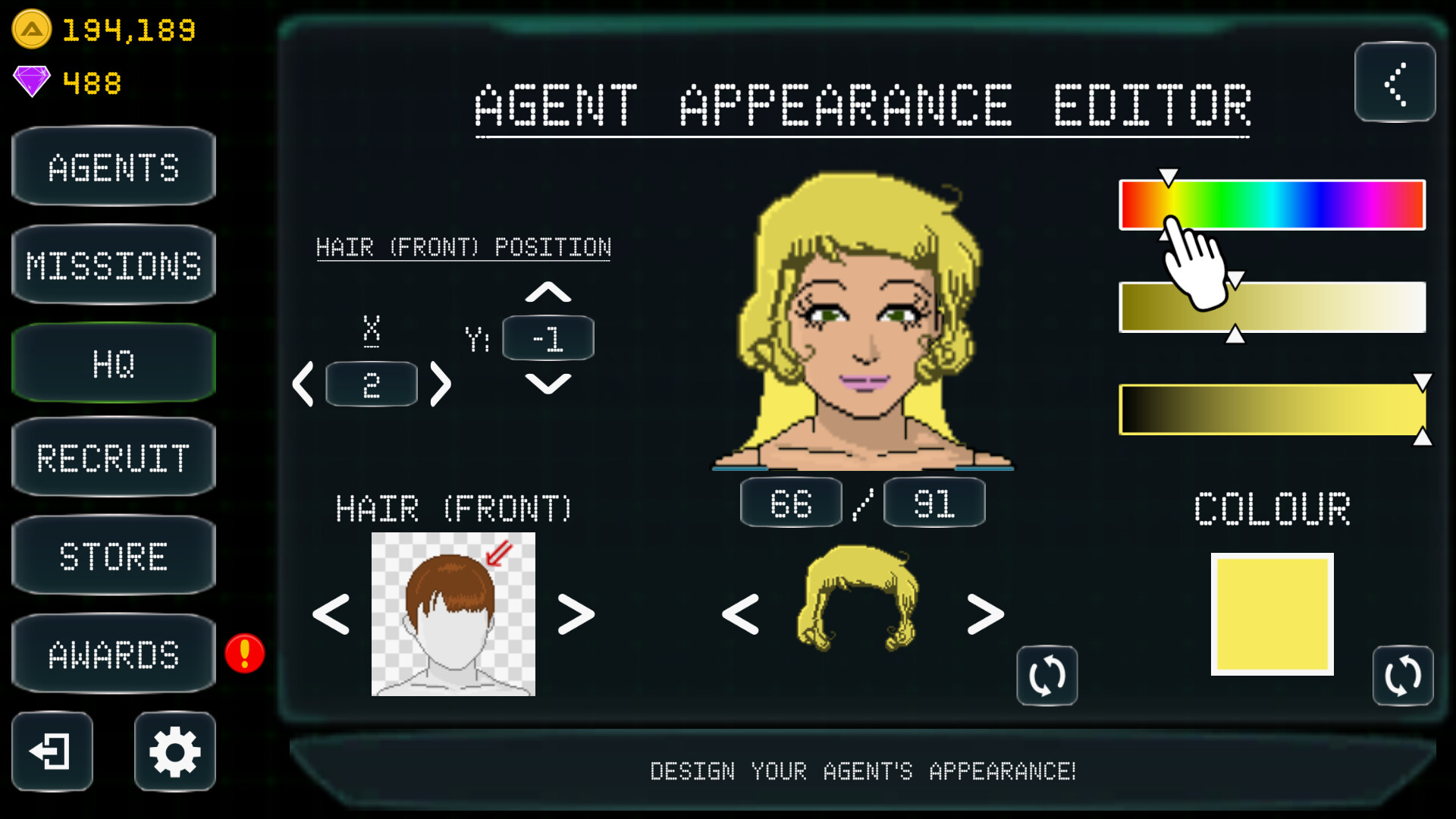This screenshot has width=1456, height=819.
Task: Adjust the hue on the rainbow slider
Action: click(1272, 203)
